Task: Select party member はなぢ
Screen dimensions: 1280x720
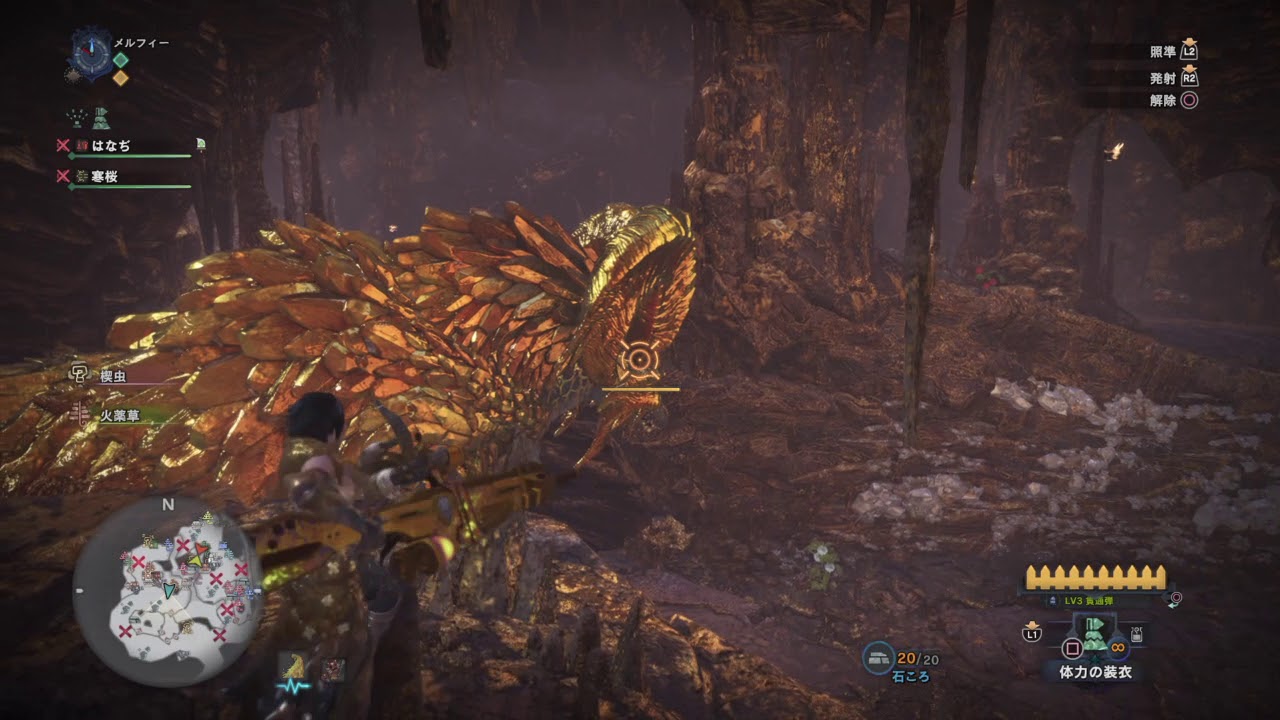Action: click(110, 146)
